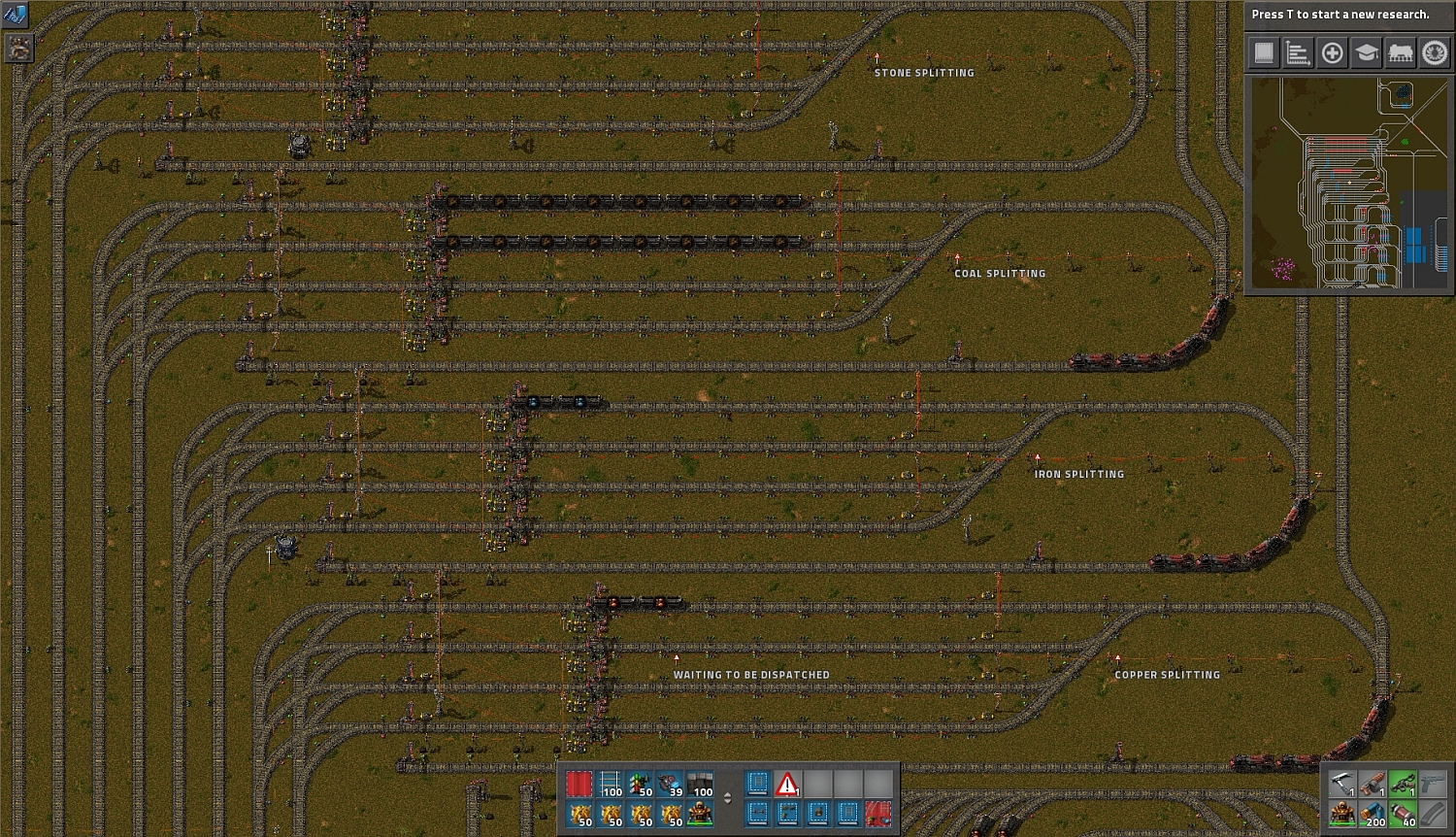Pick the stone wall stack of 100
Image resolution: width=1456 pixels, height=837 pixels.
[x=700, y=784]
